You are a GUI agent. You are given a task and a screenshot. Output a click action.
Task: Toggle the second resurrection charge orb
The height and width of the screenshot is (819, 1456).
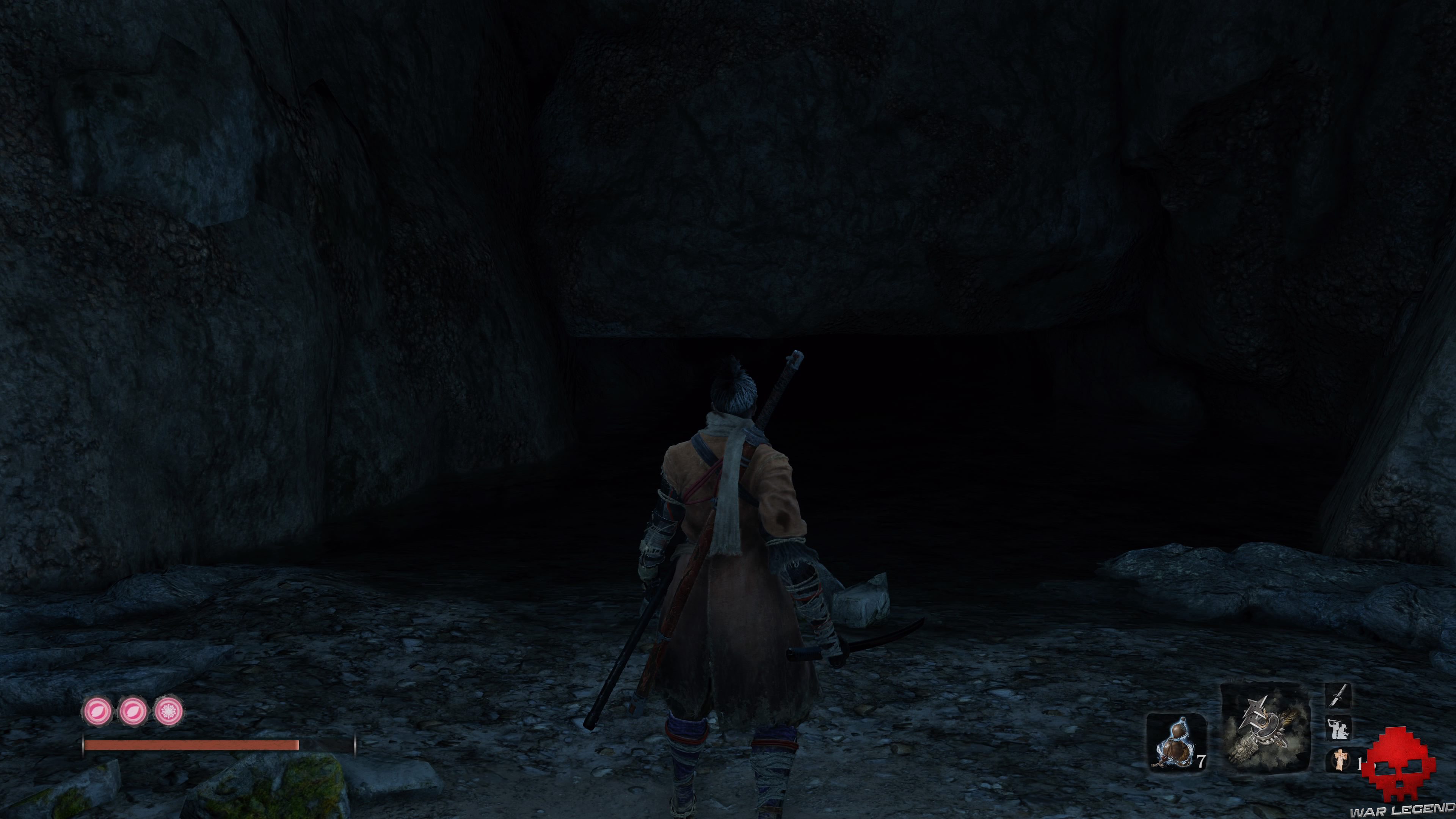pyautogui.click(x=134, y=711)
